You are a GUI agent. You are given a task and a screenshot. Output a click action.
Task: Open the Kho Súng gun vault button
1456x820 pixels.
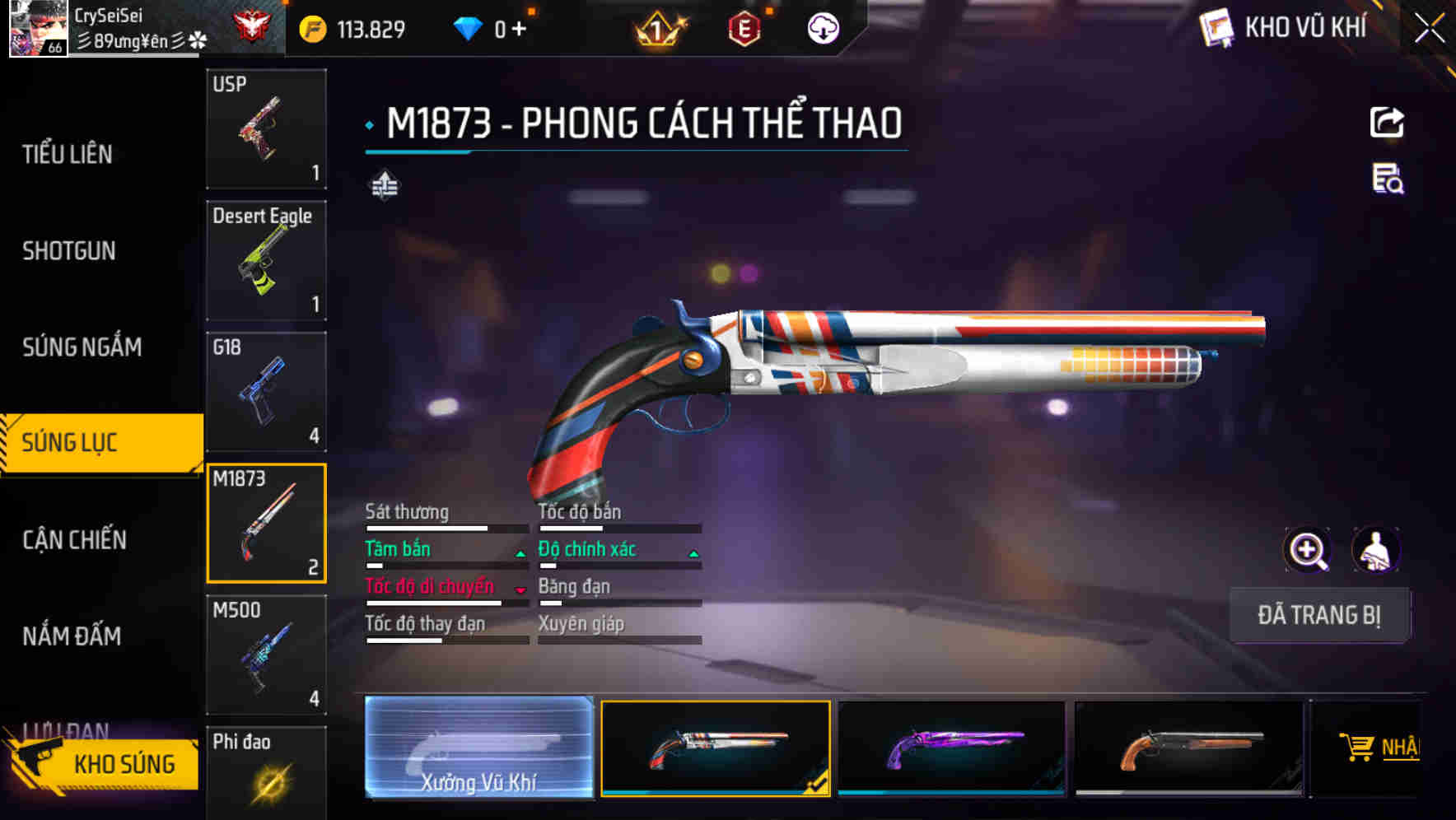coord(103,763)
